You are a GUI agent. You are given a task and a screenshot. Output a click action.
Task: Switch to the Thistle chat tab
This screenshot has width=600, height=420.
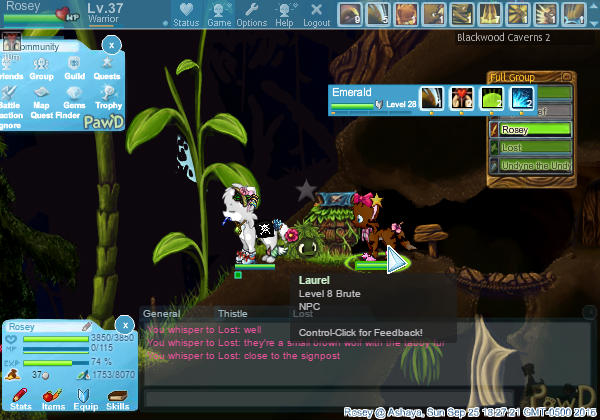(x=232, y=313)
